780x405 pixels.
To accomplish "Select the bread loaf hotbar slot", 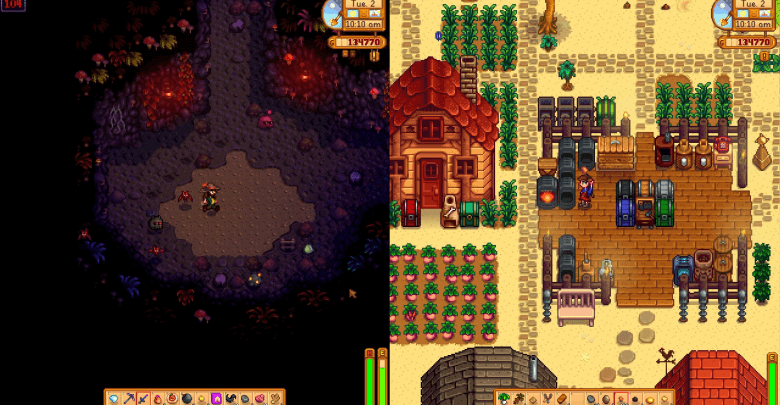I will [562, 398].
